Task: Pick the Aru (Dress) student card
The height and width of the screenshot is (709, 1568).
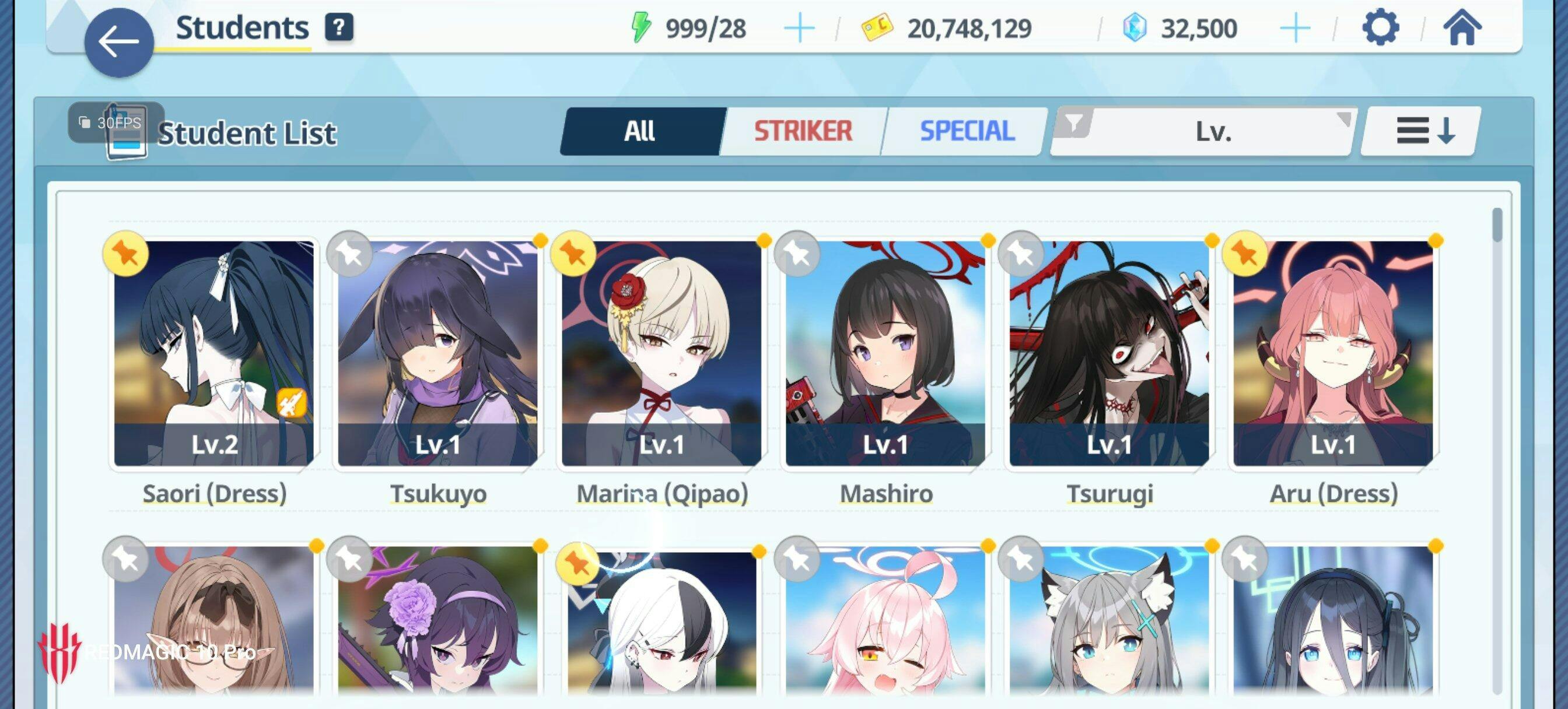Action: pos(1333,353)
